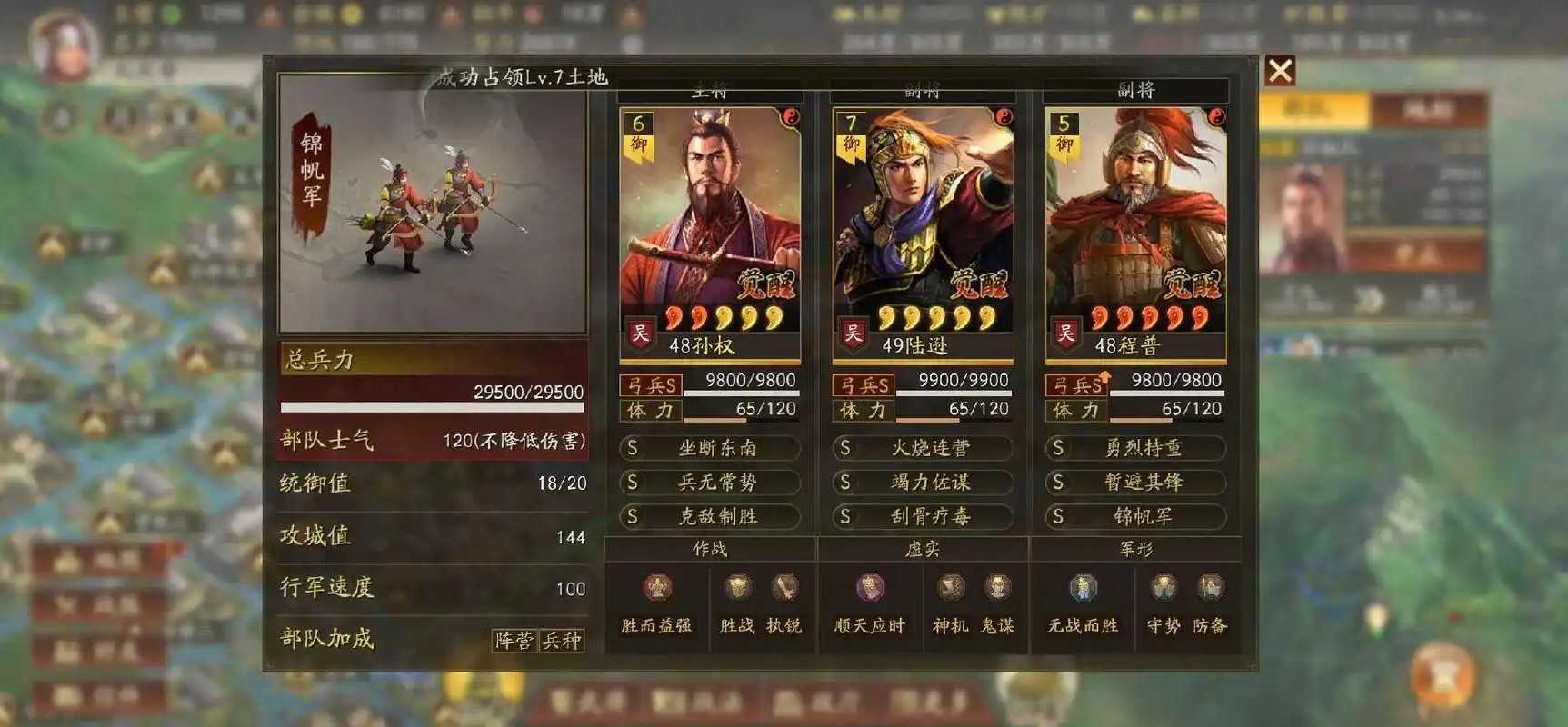Select the 无战而胜 tactic icon under 军形
Viewport: 1568px width, 727px height.
click(1083, 589)
